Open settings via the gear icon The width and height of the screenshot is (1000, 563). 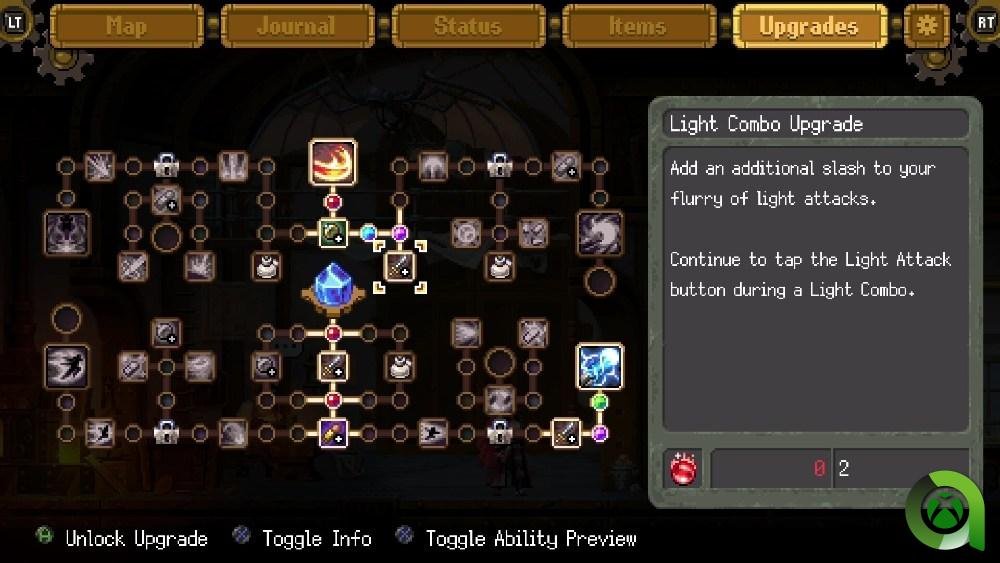[927, 26]
